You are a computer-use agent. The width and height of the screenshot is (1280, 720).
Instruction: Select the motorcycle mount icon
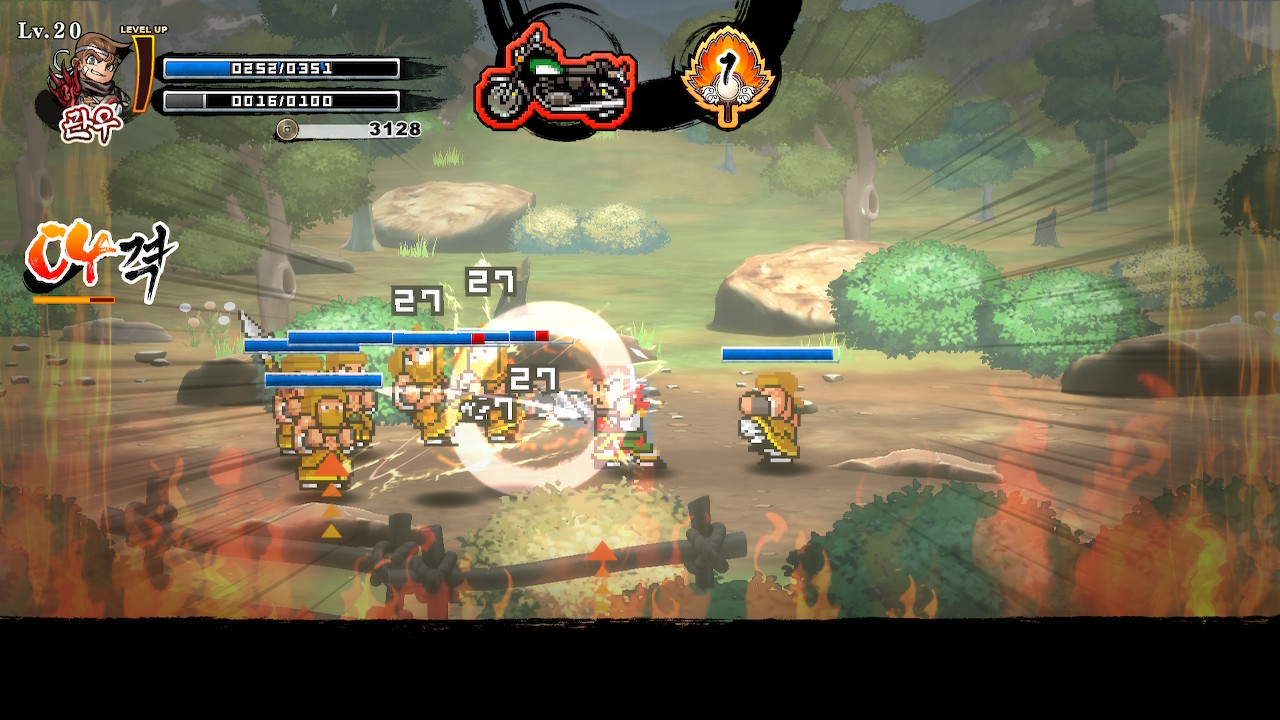pos(555,78)
